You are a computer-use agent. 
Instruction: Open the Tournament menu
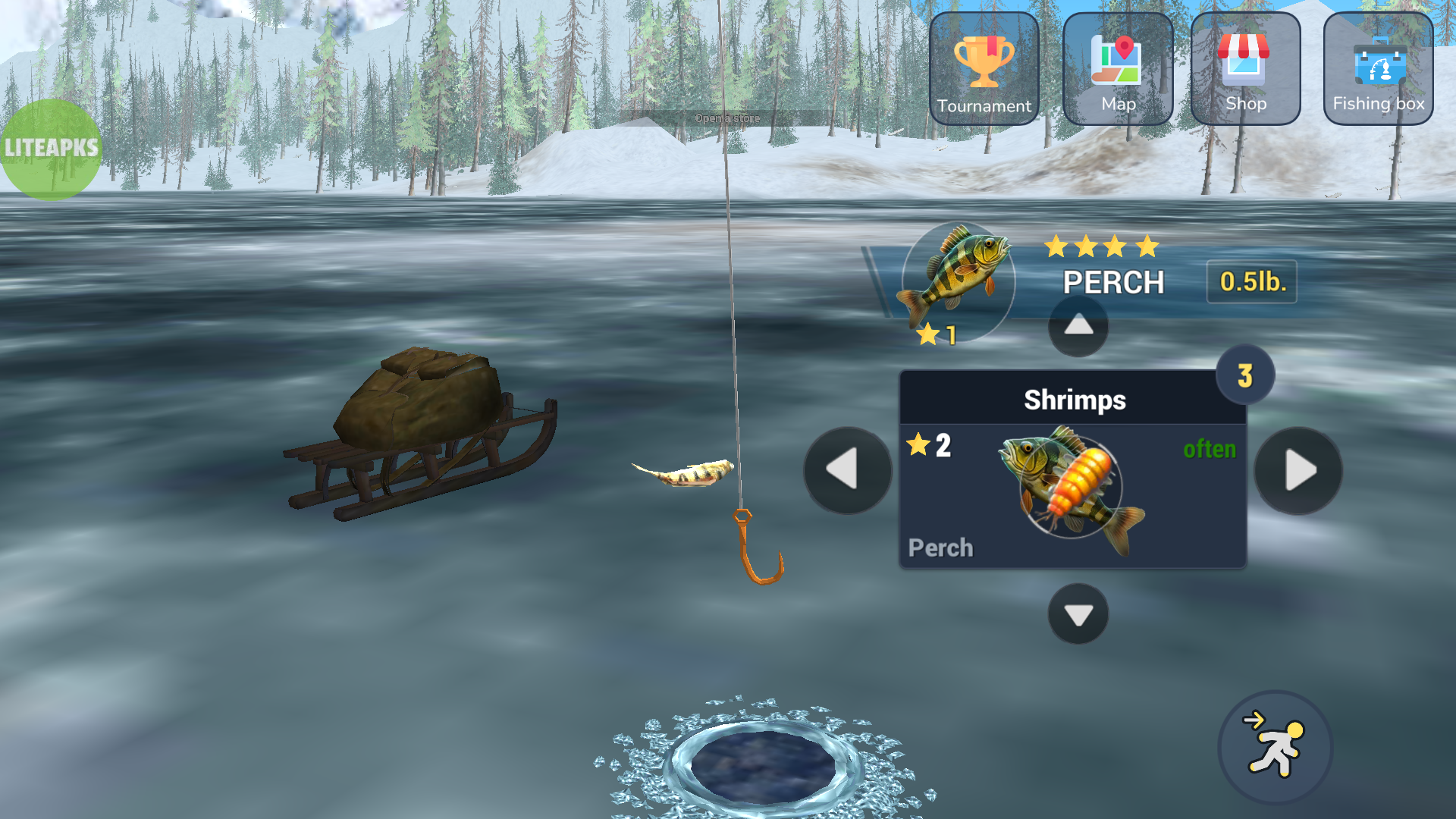click(984, 69)
